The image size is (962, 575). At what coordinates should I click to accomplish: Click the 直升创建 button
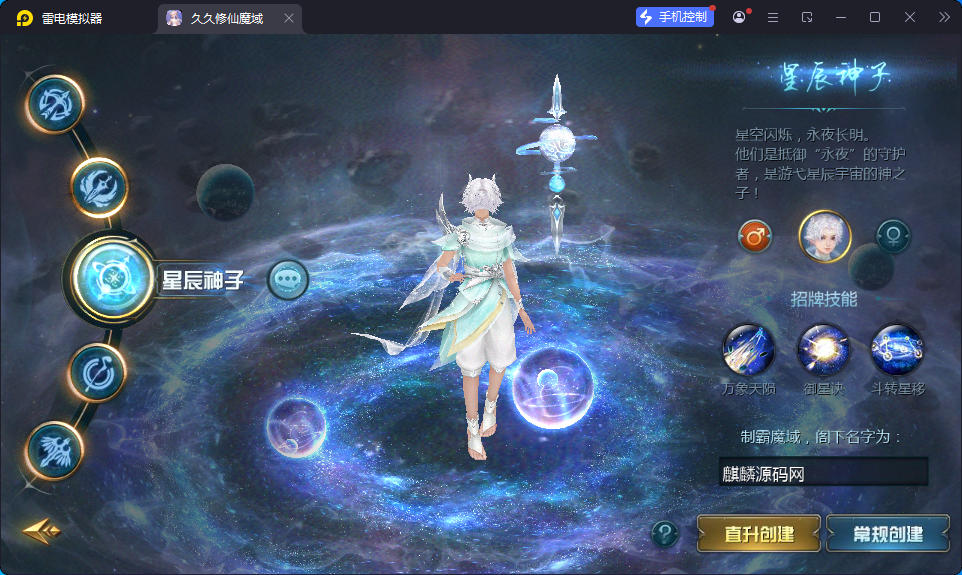759,534
